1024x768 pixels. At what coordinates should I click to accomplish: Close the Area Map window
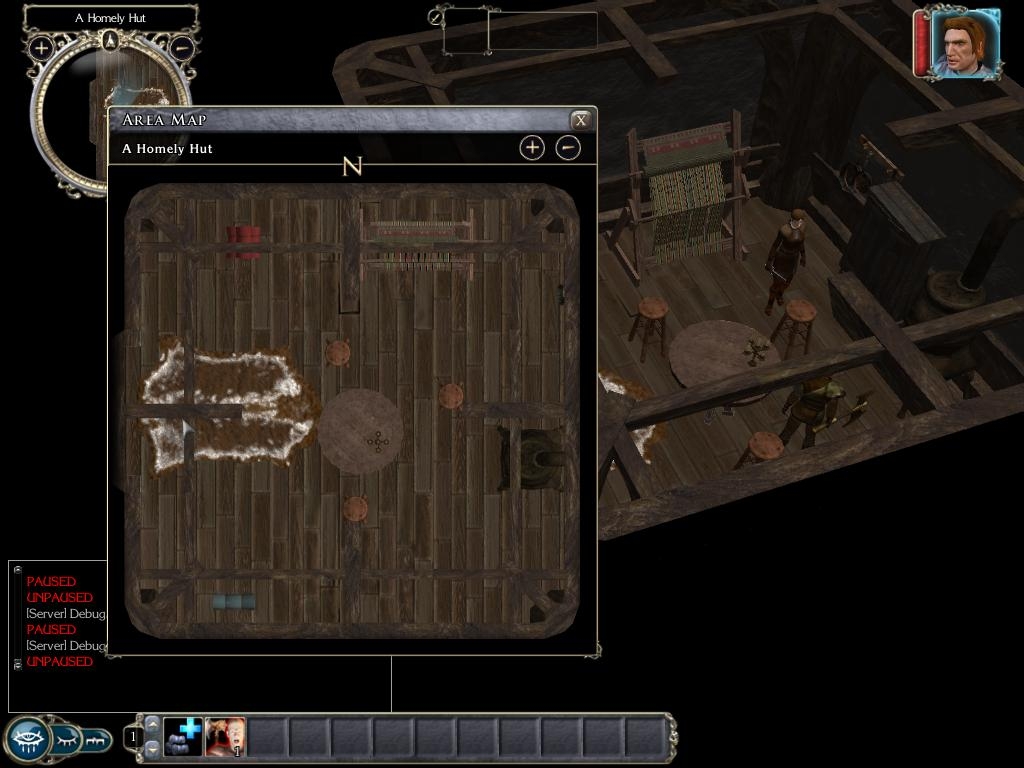tap(580, 120)
